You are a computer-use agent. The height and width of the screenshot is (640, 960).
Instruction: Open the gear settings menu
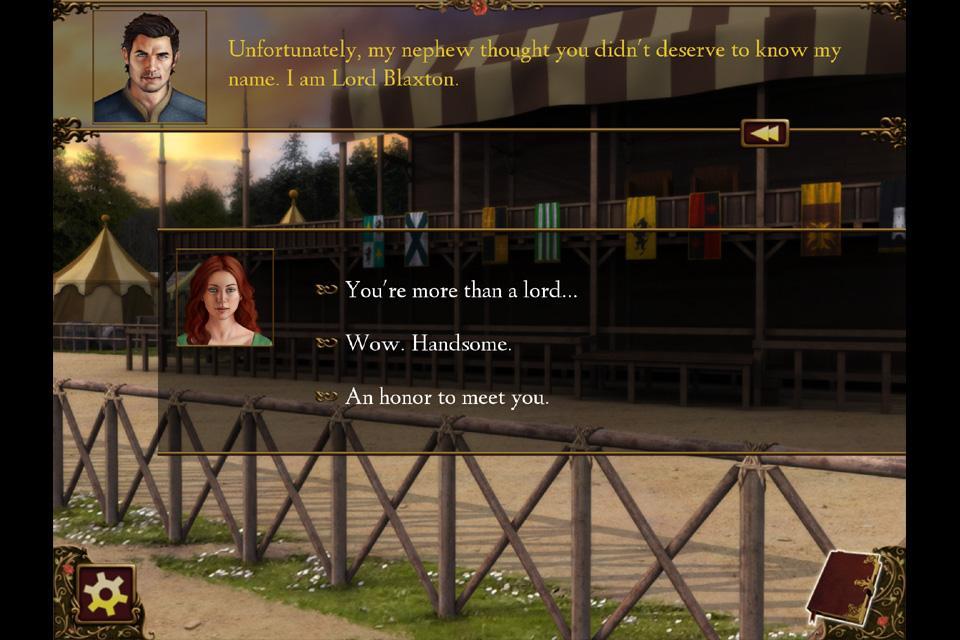point(105,594)
